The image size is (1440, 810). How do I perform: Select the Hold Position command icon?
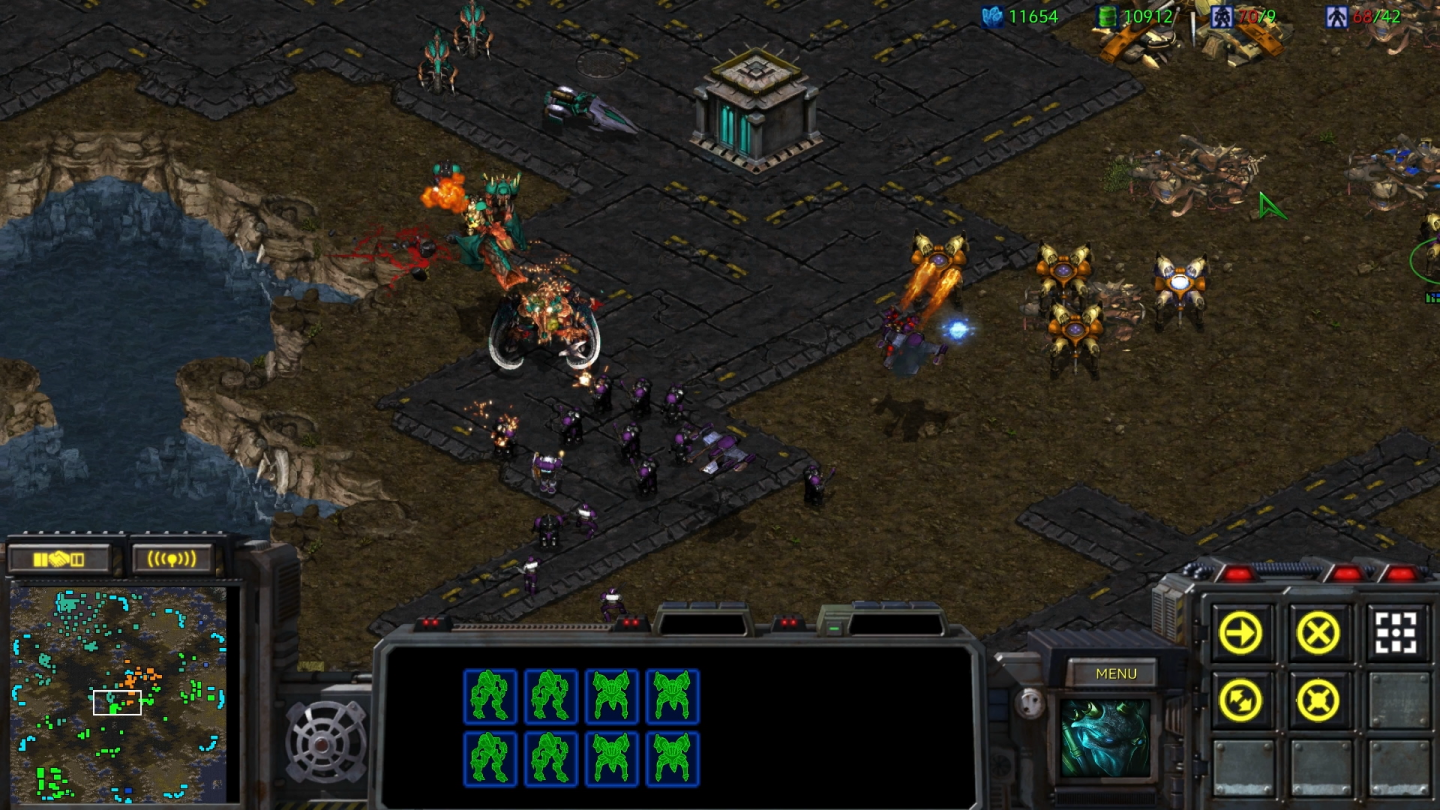(x=1319, y=701)
